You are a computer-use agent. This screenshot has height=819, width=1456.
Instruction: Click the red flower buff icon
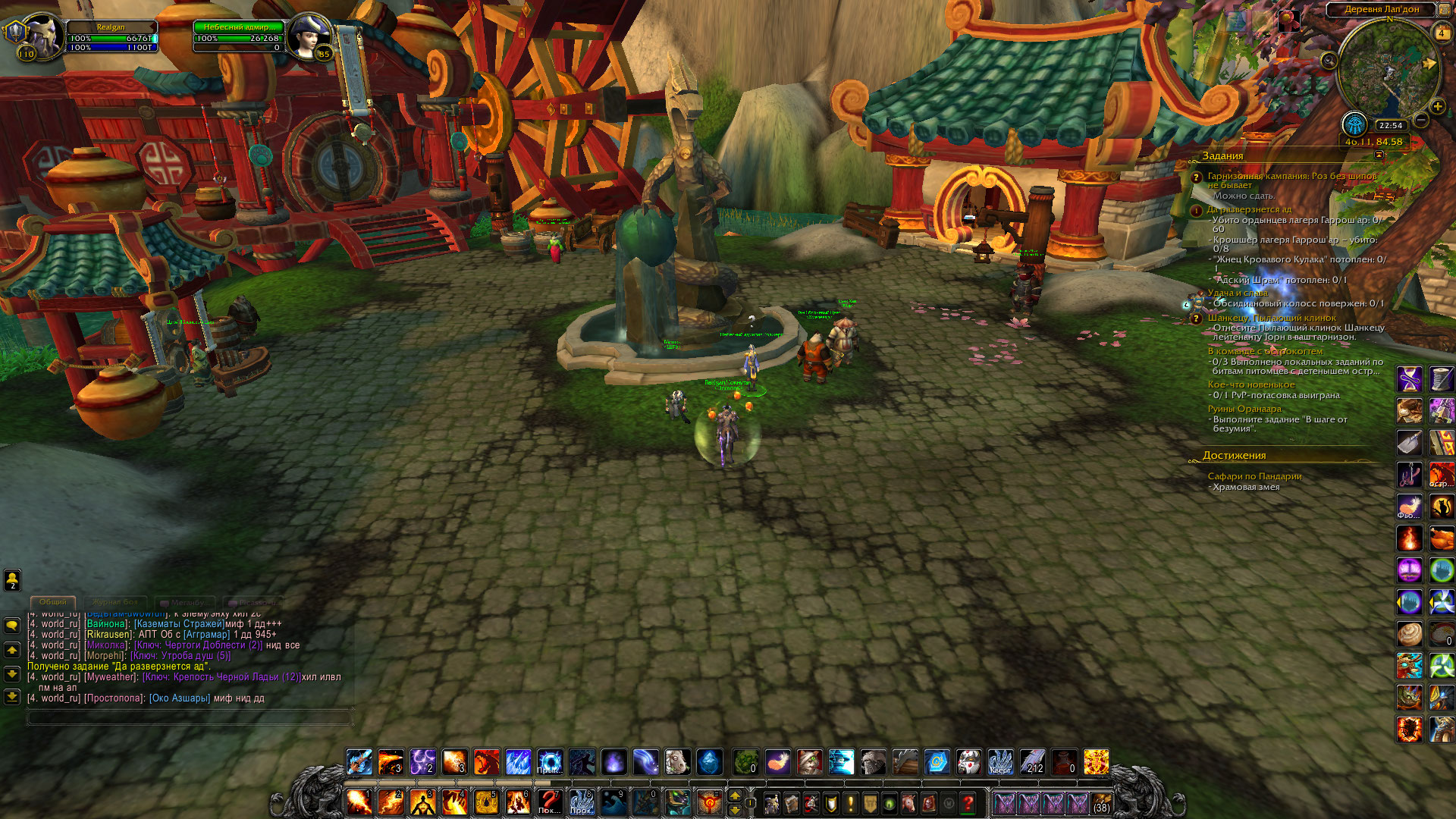(1289, 20)
